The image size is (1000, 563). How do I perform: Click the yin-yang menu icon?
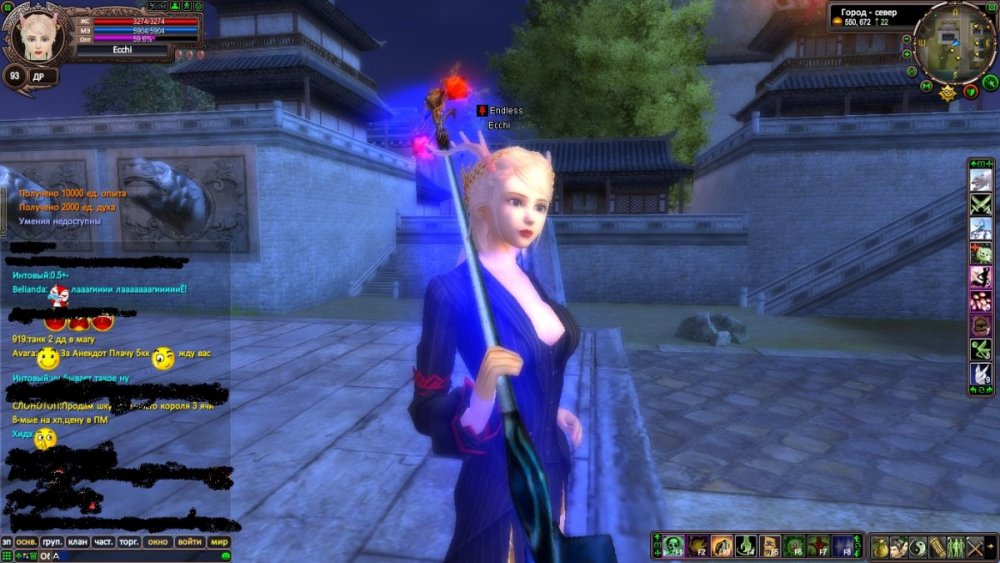918,547
